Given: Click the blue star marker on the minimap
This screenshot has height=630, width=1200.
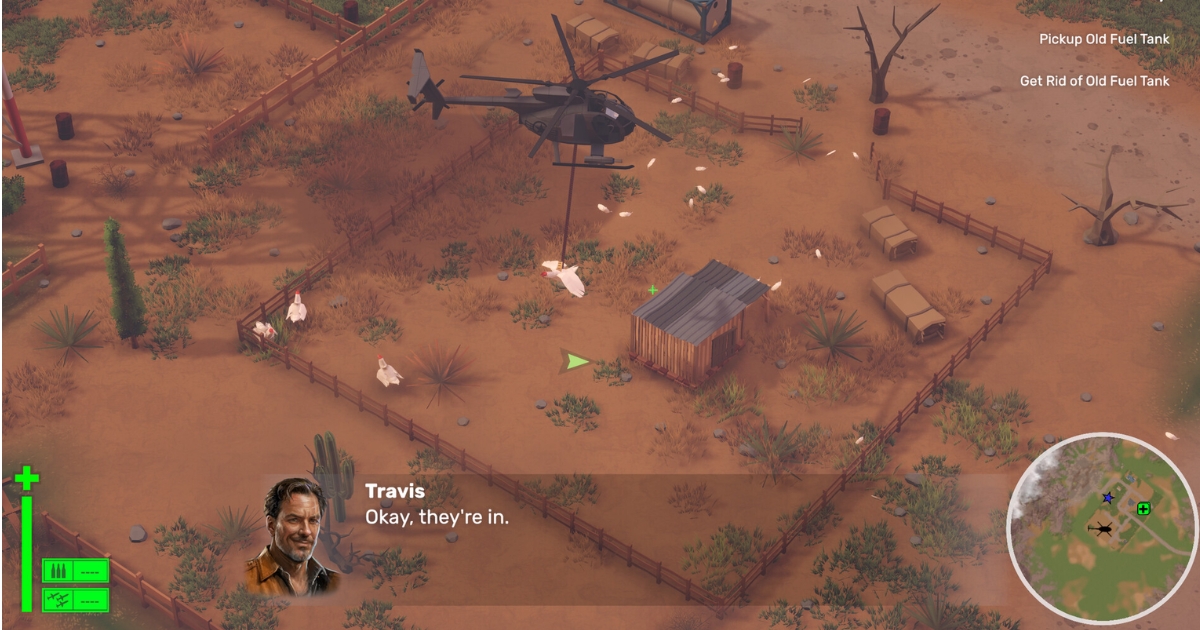Looking at the screenshot, I should click(x=1107, y=497).
